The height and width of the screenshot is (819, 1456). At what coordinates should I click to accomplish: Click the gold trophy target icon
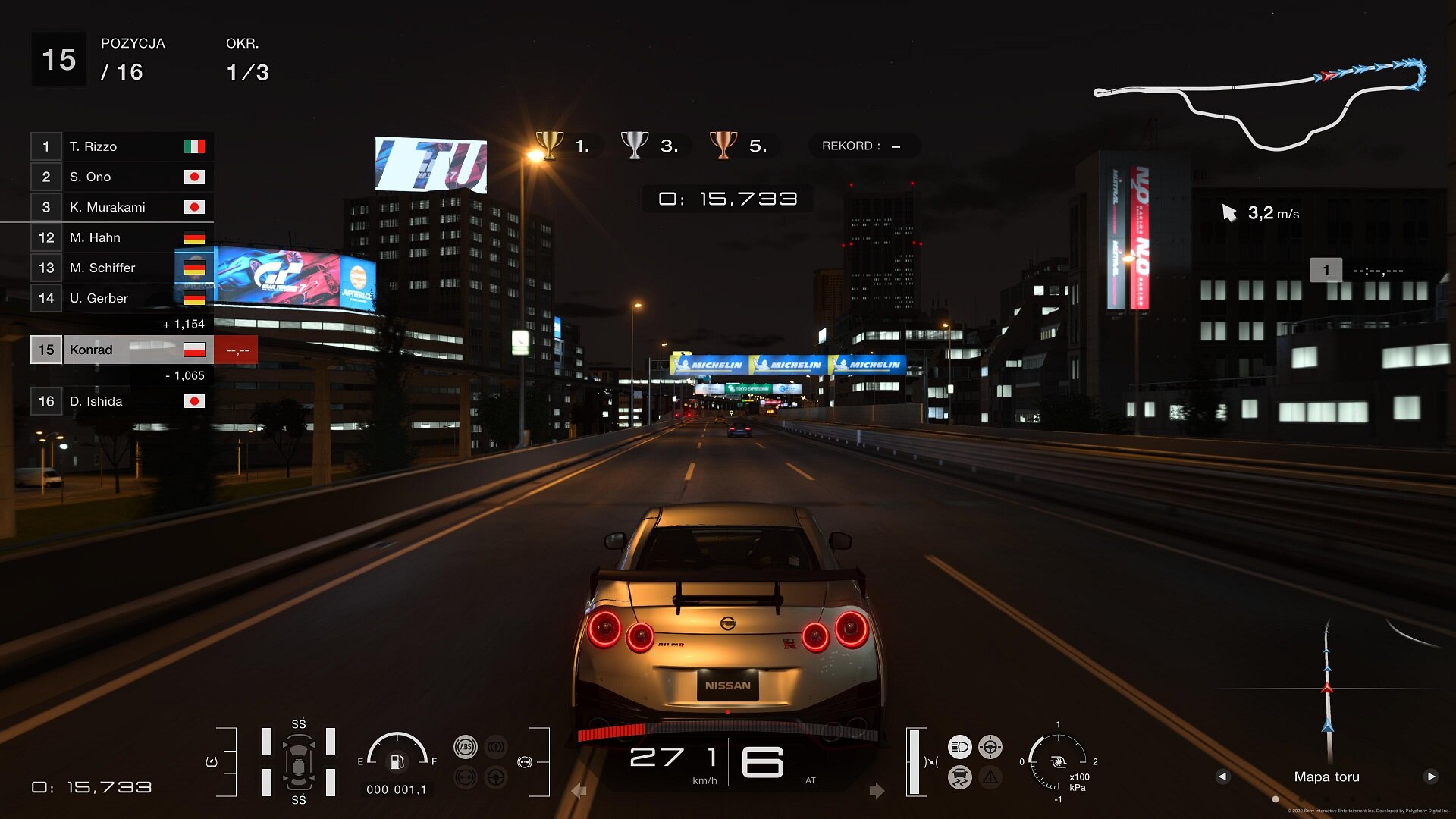coord(550,144)
